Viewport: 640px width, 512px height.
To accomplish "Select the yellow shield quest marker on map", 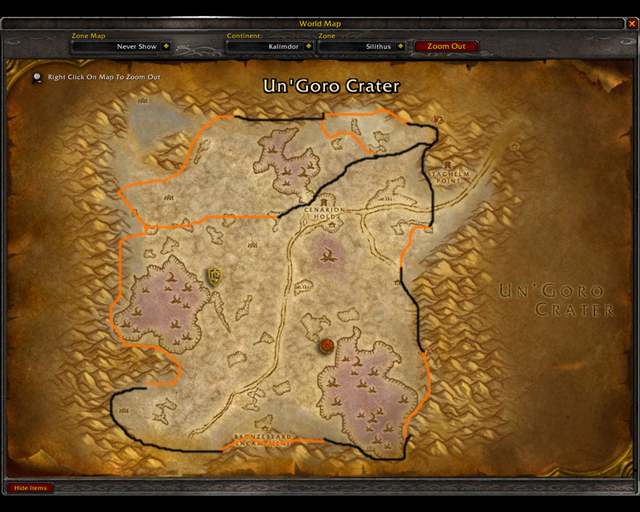I will [214, 276].
